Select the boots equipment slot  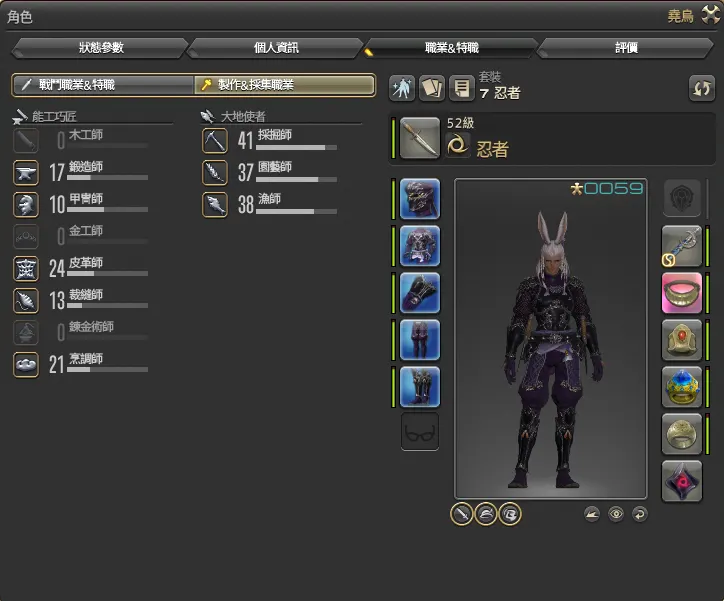420,387
